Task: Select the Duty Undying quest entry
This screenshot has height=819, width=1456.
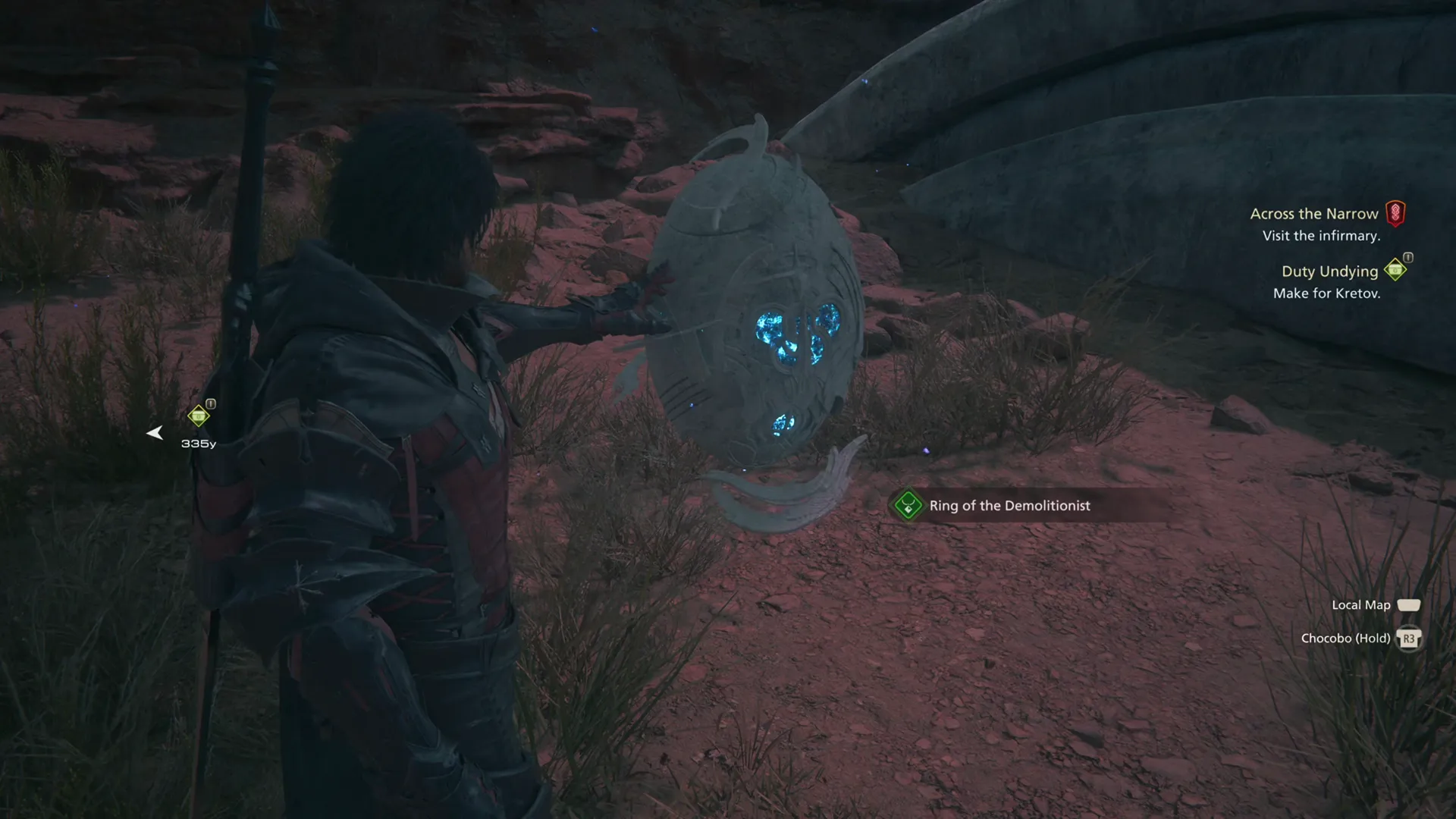Action: coord(1329,271)
